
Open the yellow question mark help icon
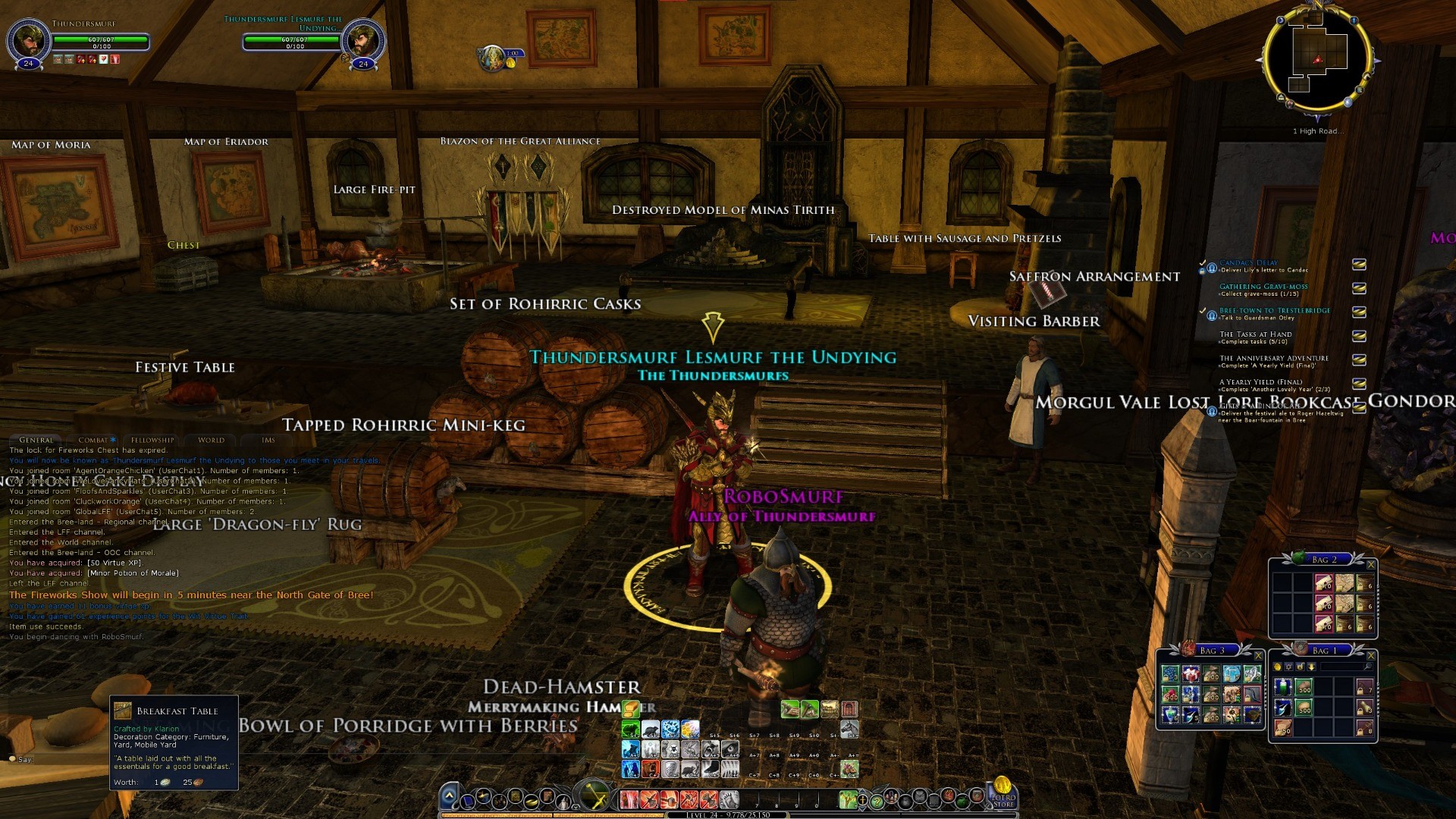point(877,800)
